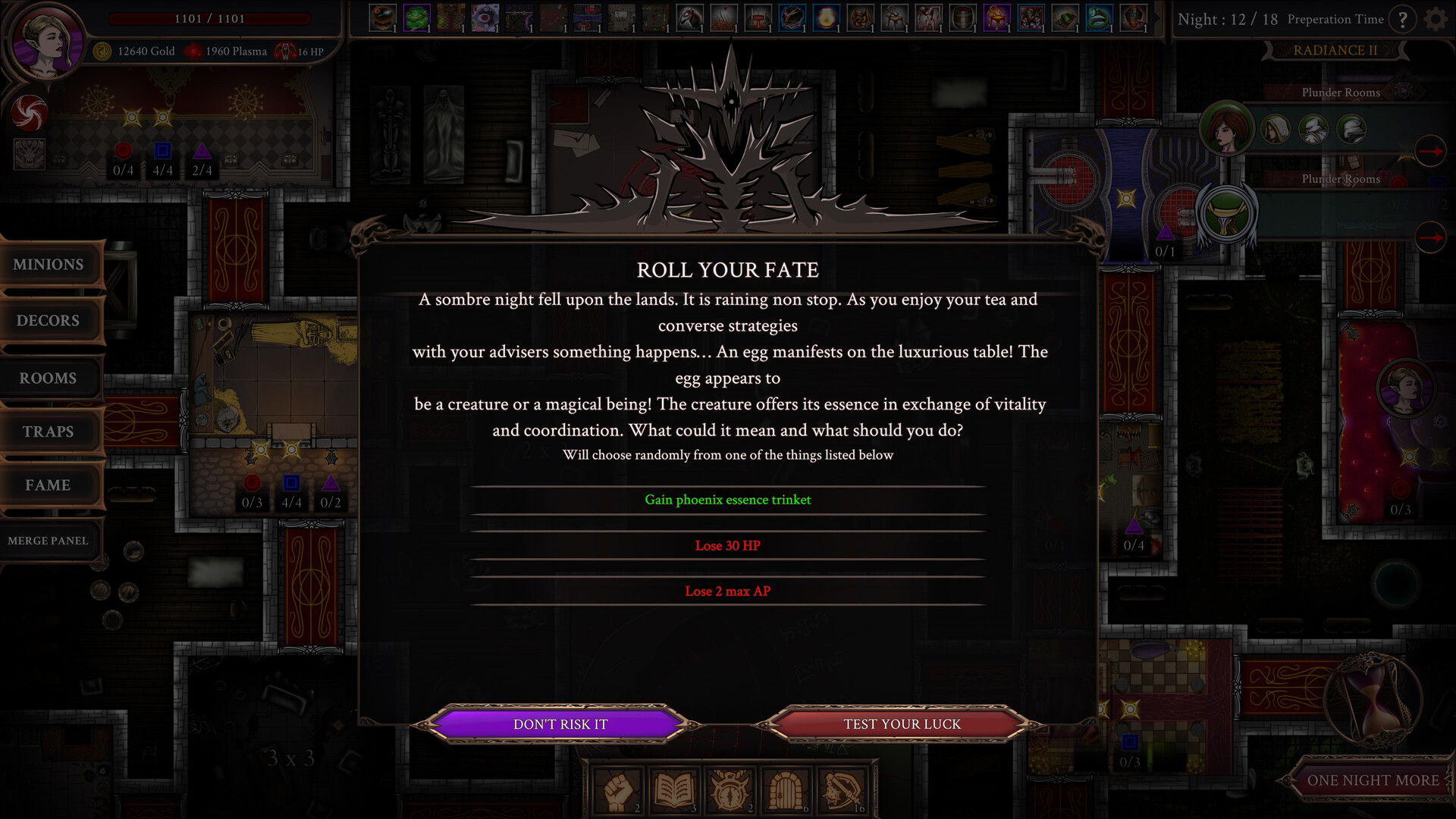The image size is (1456, 819).
Task: Open the ROOMS menu
Action: tap(48, 378)
